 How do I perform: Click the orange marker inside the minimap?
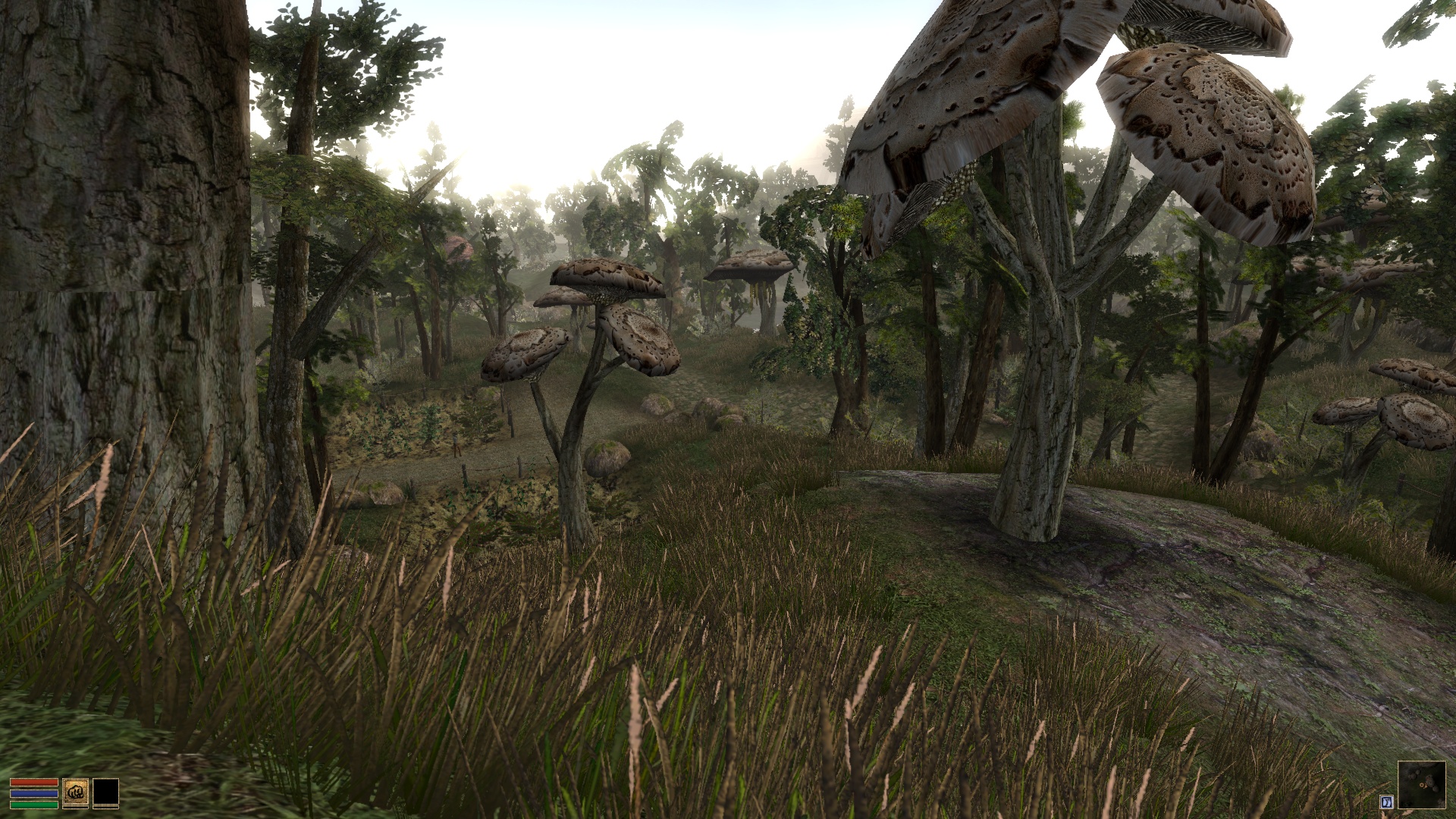pyautogui.click(x=1423, y=785)
